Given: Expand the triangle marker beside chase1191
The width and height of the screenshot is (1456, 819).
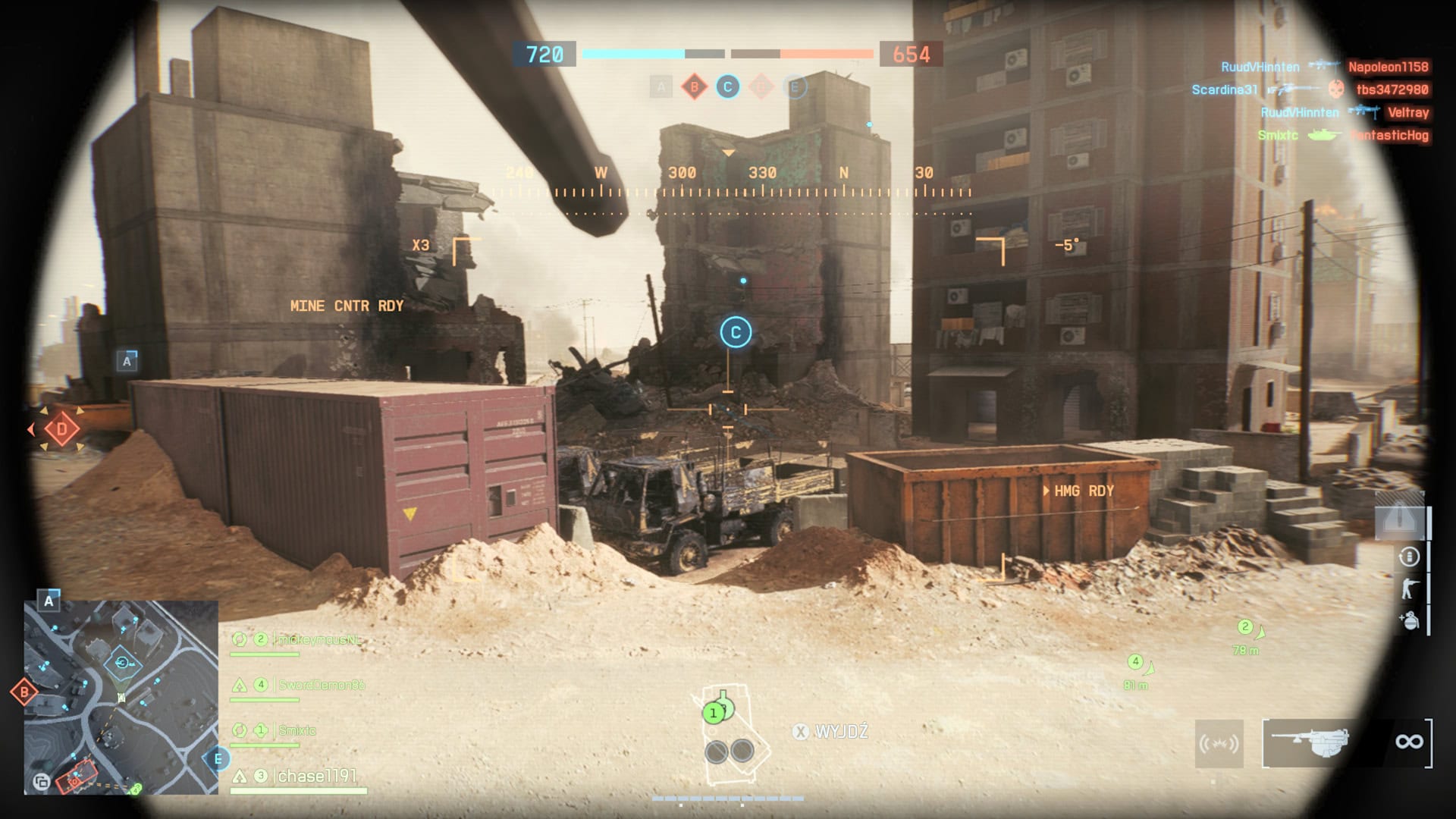Looking at the screenshot, I should 241,777.
